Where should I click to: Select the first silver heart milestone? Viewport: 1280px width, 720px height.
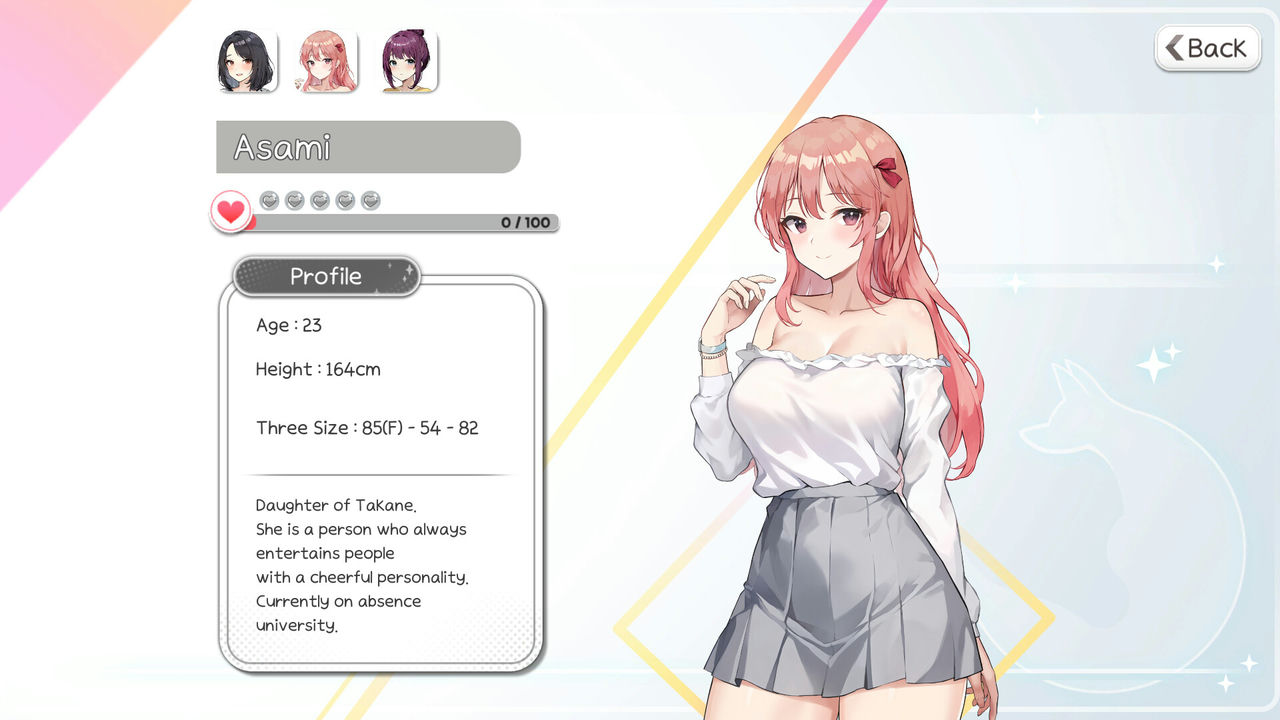[268, 200]
